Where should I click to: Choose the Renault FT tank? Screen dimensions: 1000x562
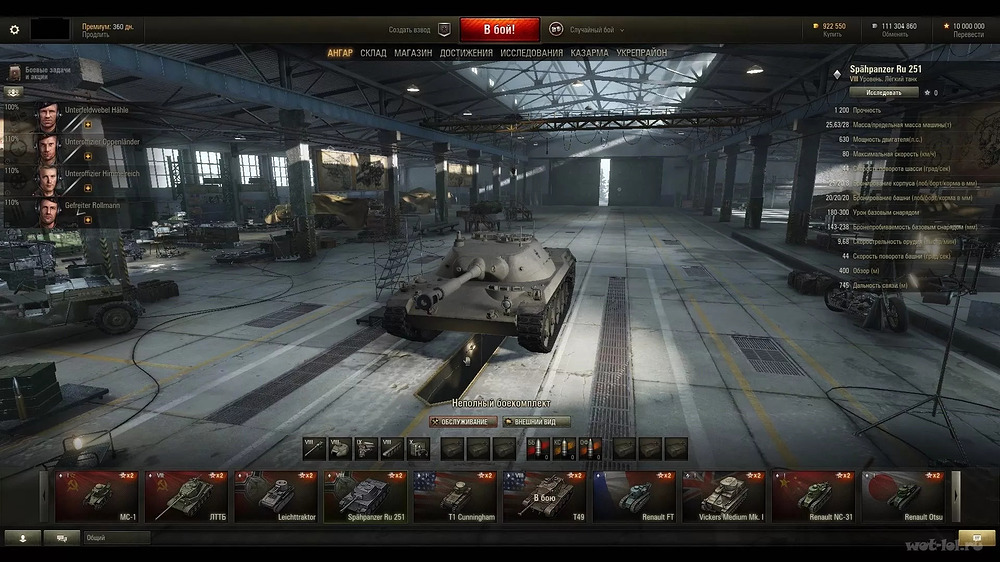point(635,496)
